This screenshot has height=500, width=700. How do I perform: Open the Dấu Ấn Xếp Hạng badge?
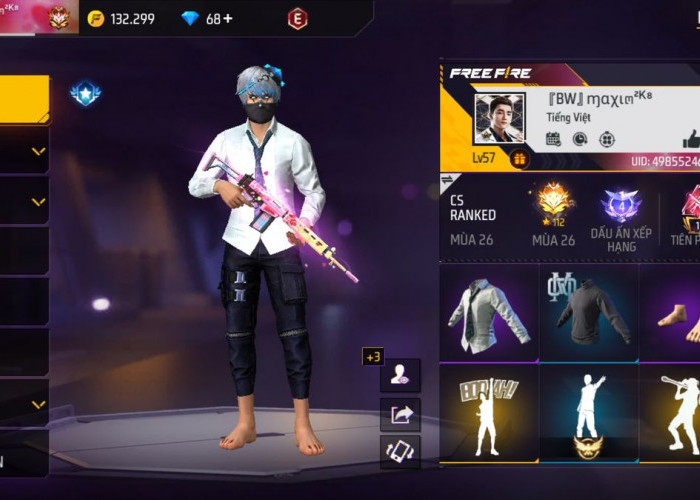(621, 206)
